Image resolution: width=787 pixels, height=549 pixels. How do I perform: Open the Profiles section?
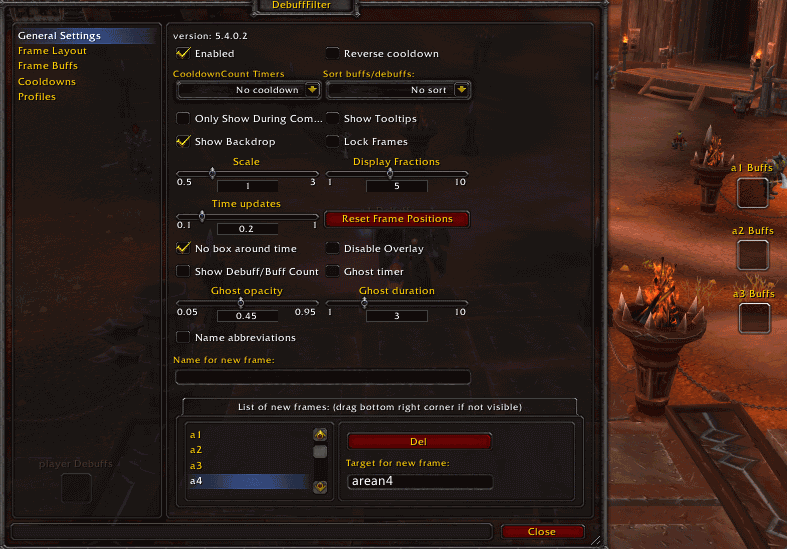click(x=37, y=97)
